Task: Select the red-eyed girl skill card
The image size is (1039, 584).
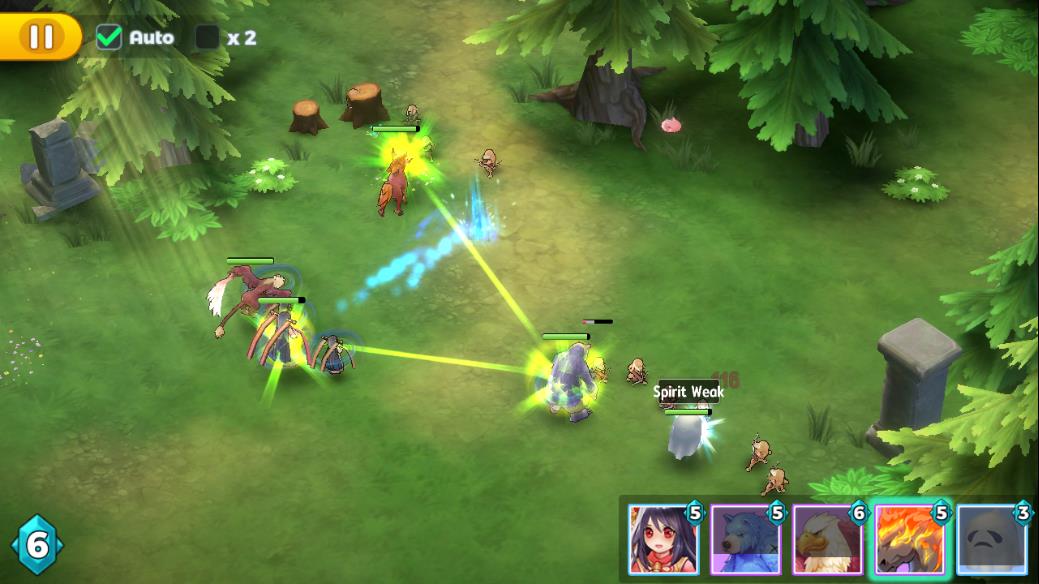Action: (663, 539)
